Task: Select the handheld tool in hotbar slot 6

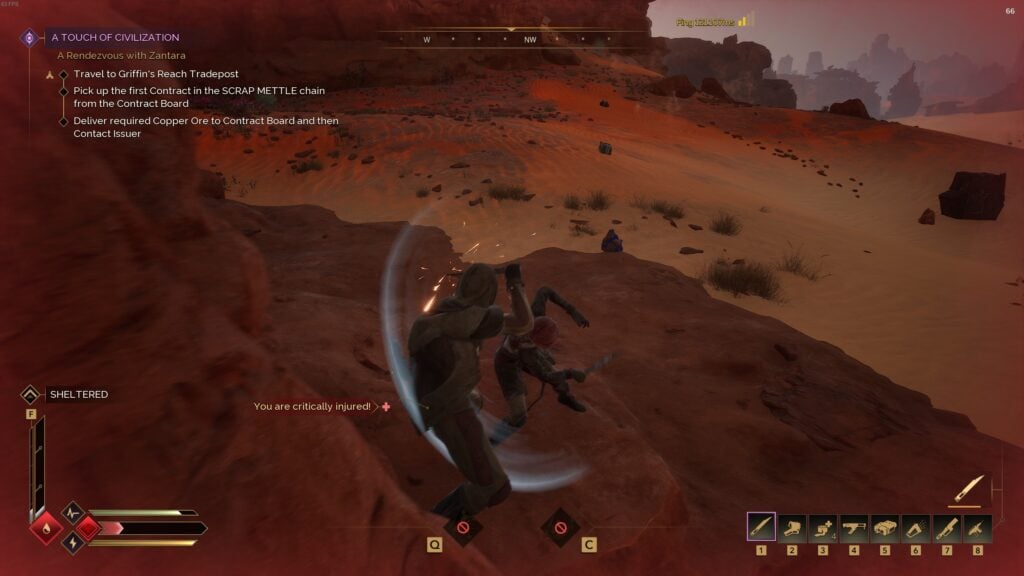Action: pos(916,527)
